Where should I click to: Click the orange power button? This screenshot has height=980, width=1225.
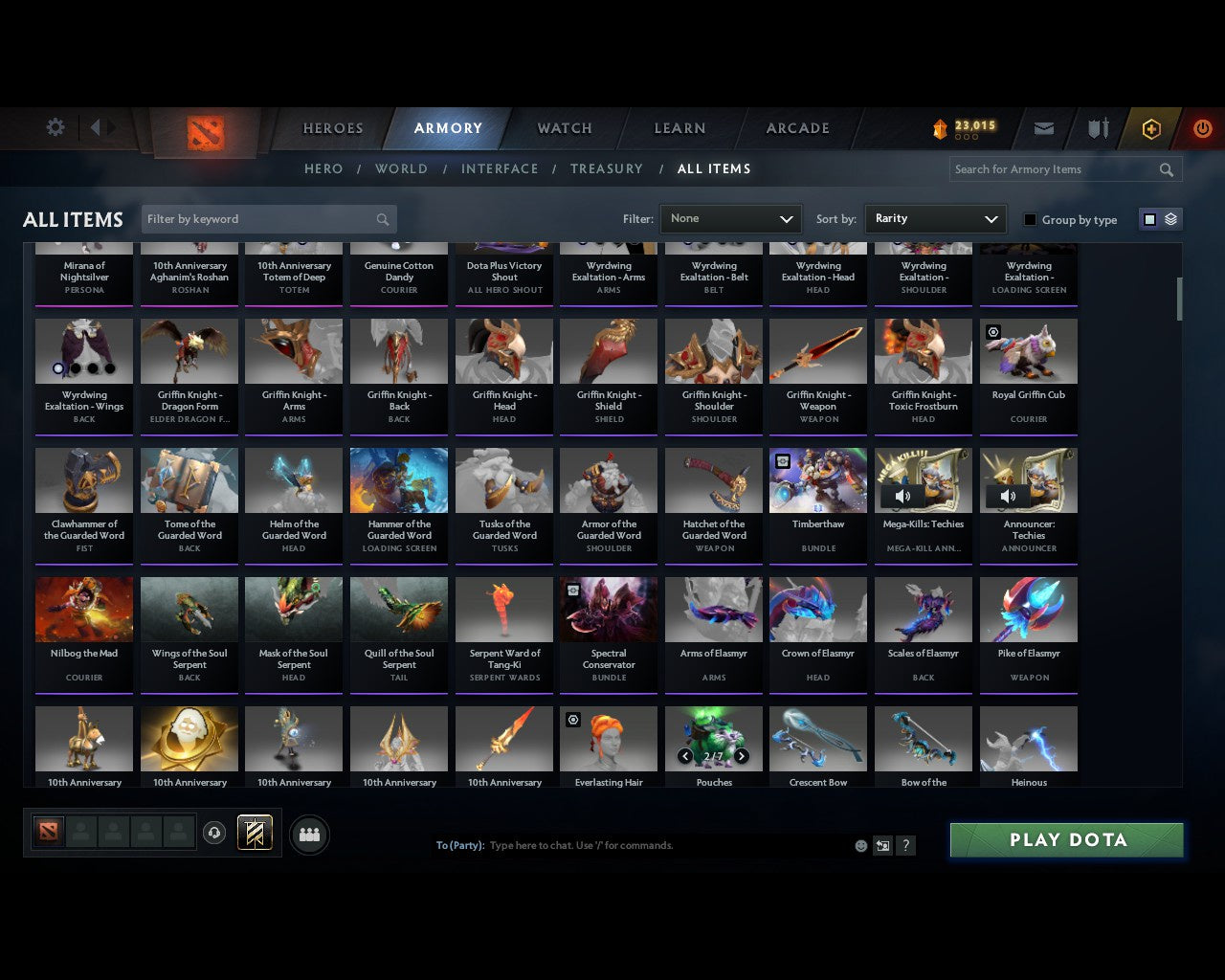(1202, 127)
